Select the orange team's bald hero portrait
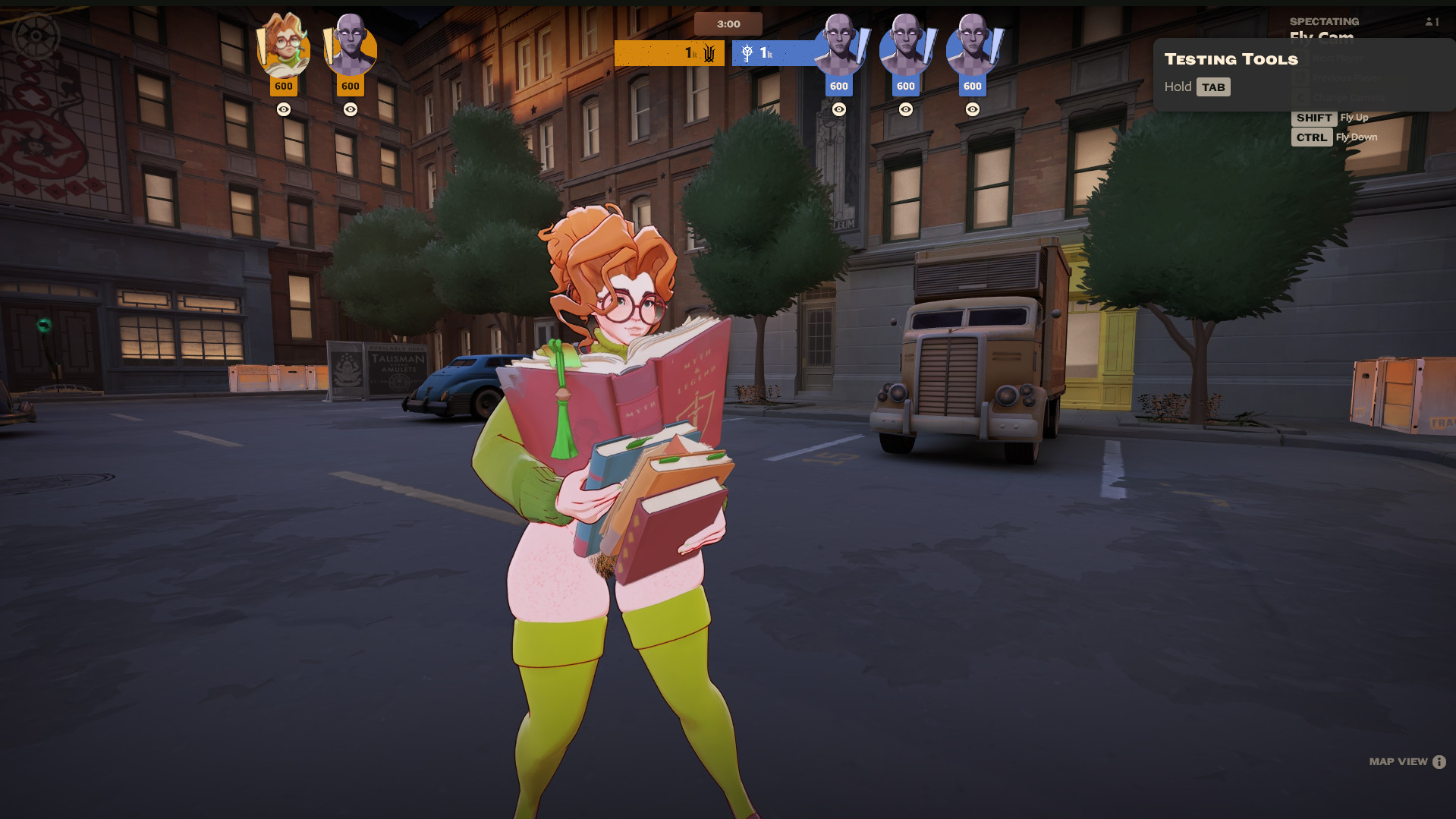The width and height of the screenshot is (1456, 819). (351, 47)
